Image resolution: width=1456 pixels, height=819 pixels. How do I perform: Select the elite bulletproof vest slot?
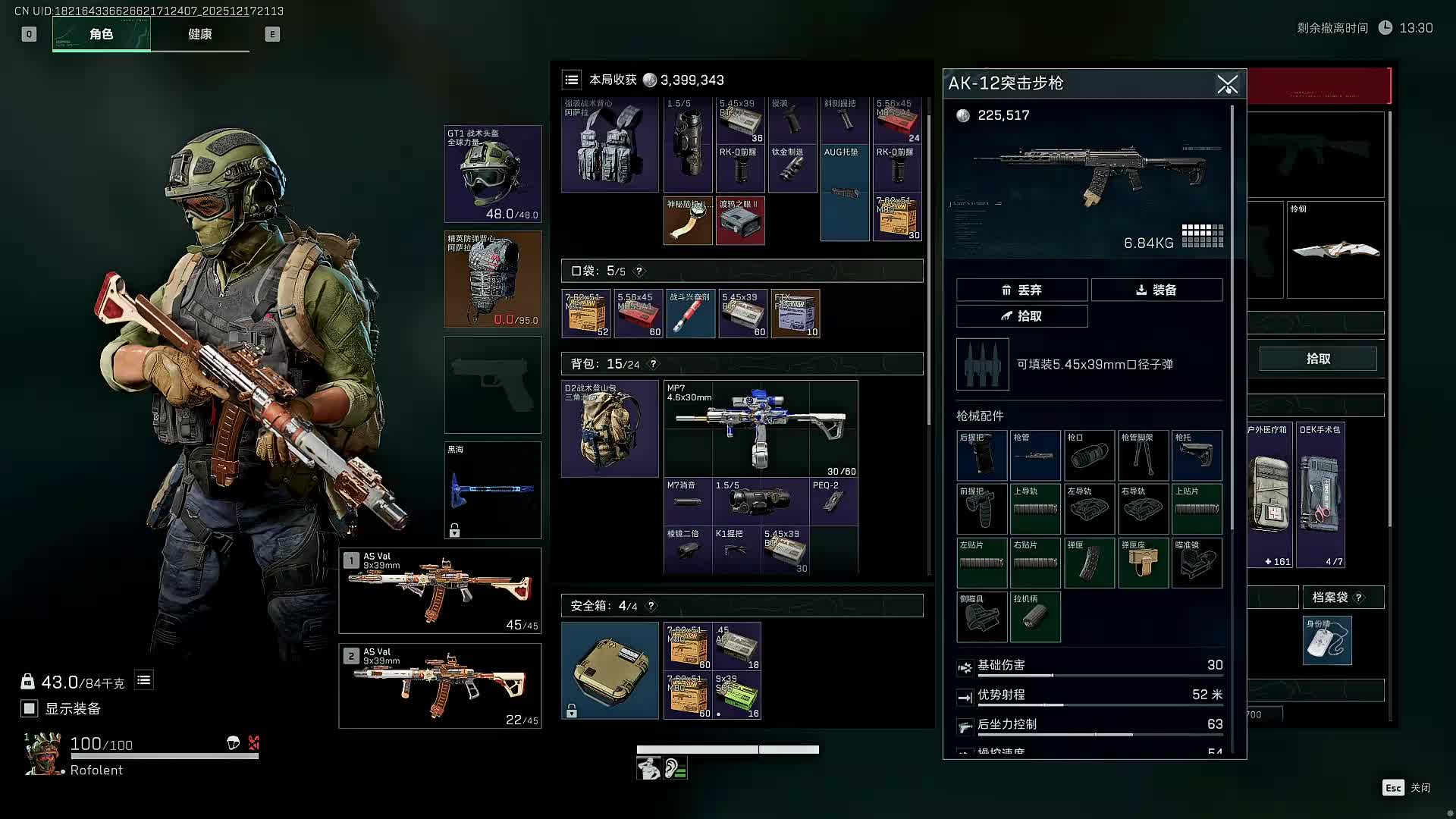493,279
